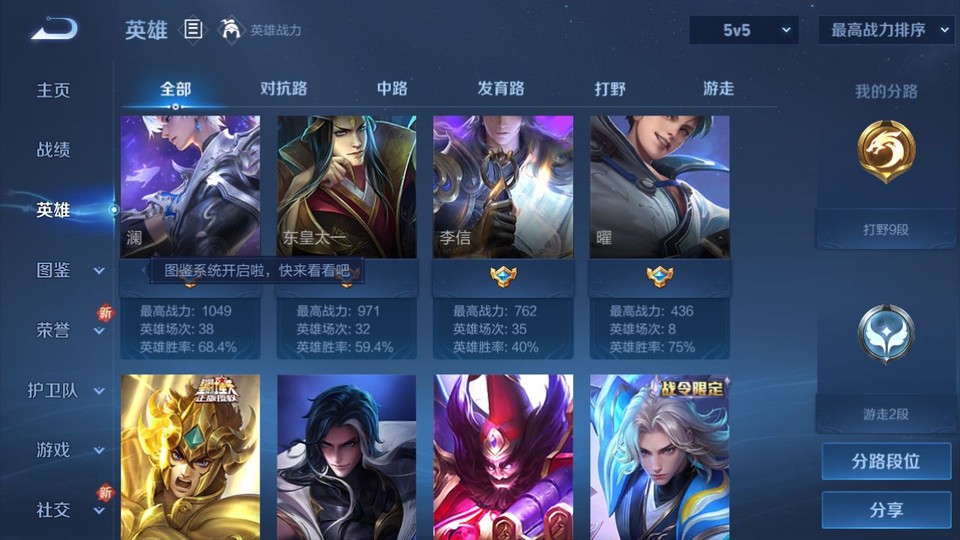
Task: Open the 最高战力排序 sorting dropdown
Action: tap(887, 30)
